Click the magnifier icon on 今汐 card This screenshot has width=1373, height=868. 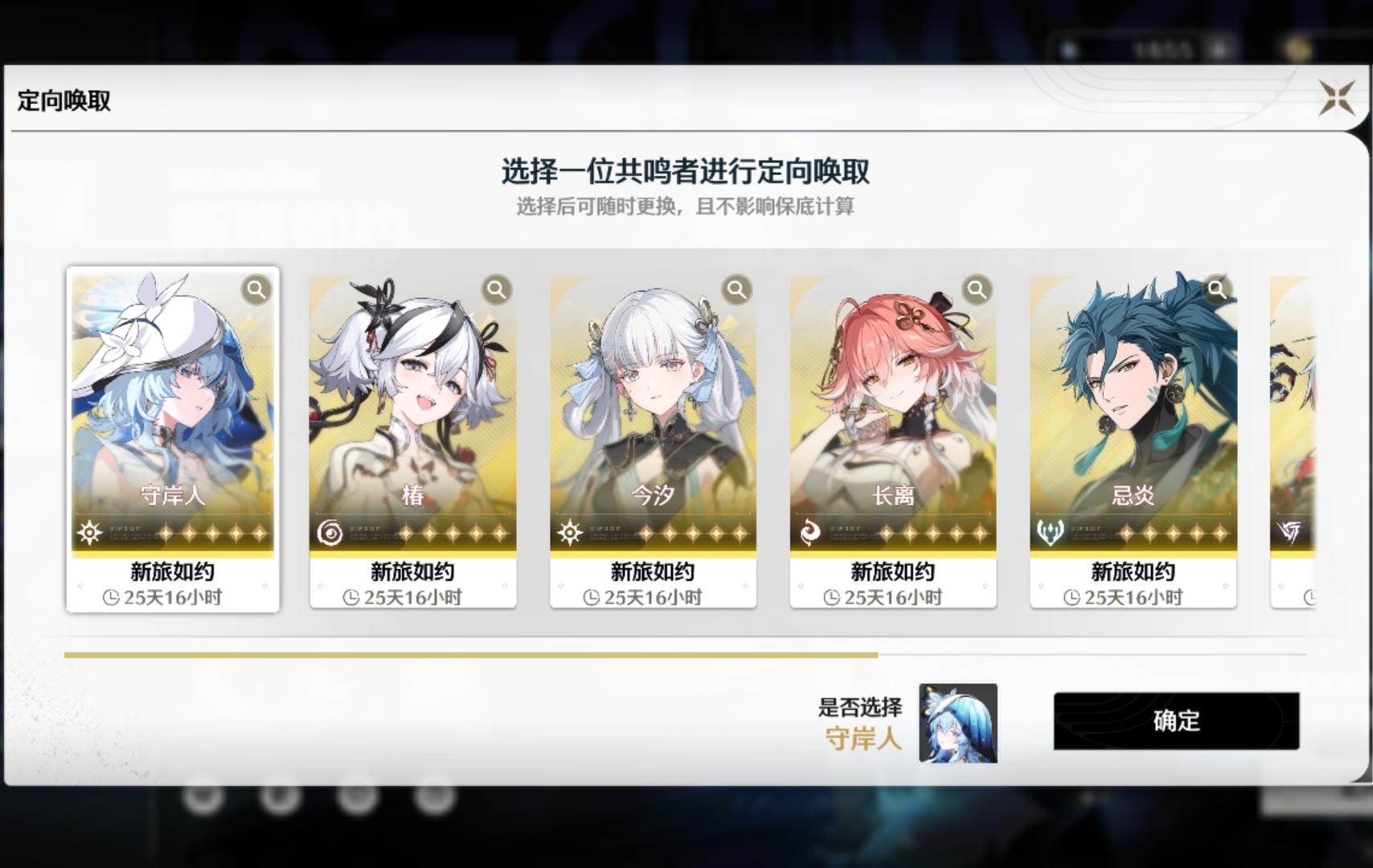[x=736, y=291]
